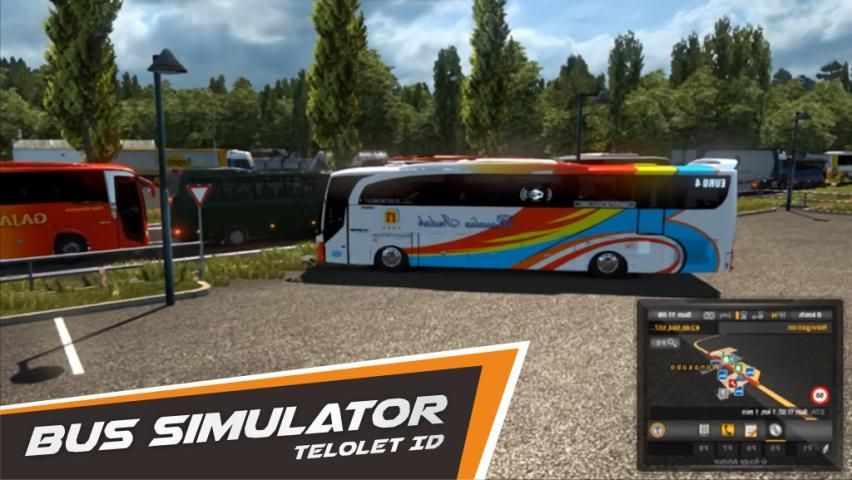Image resolution: width=852 pixels, height=480 pixels.
Task: Open the world map icon in advisor
Action: tap(704, 430)
